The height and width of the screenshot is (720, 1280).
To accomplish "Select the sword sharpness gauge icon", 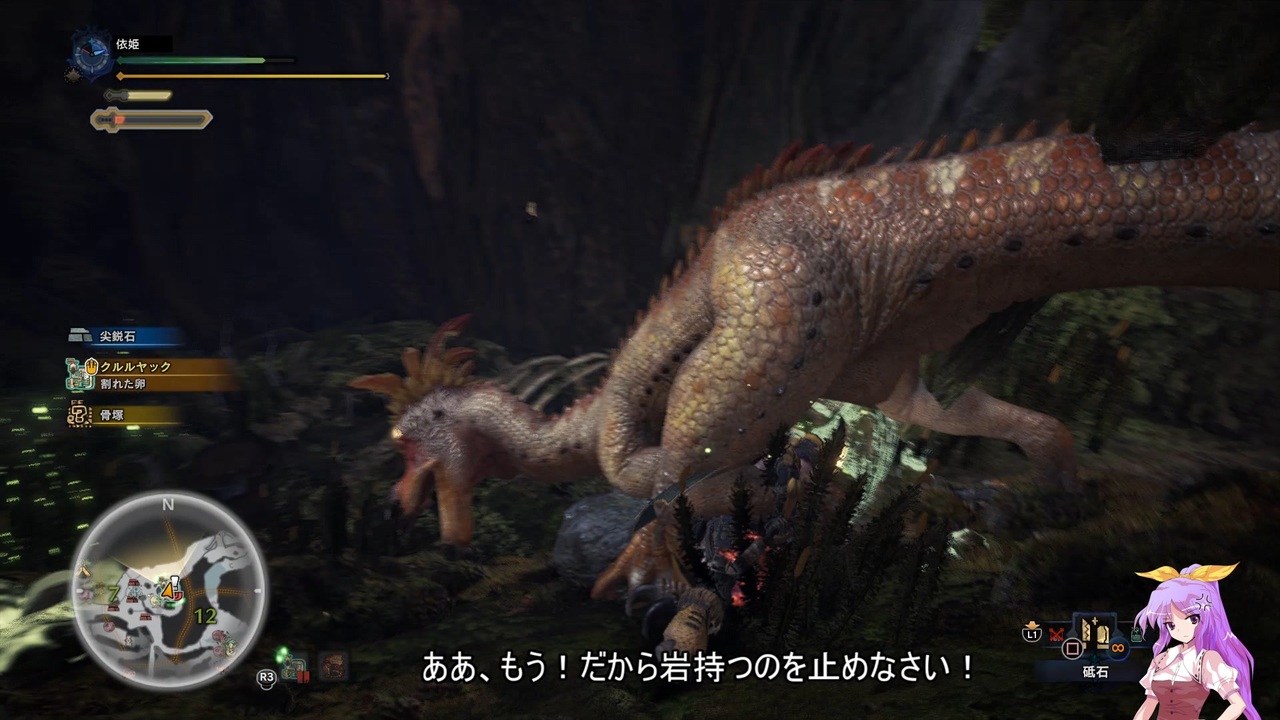I will (150, 118).
